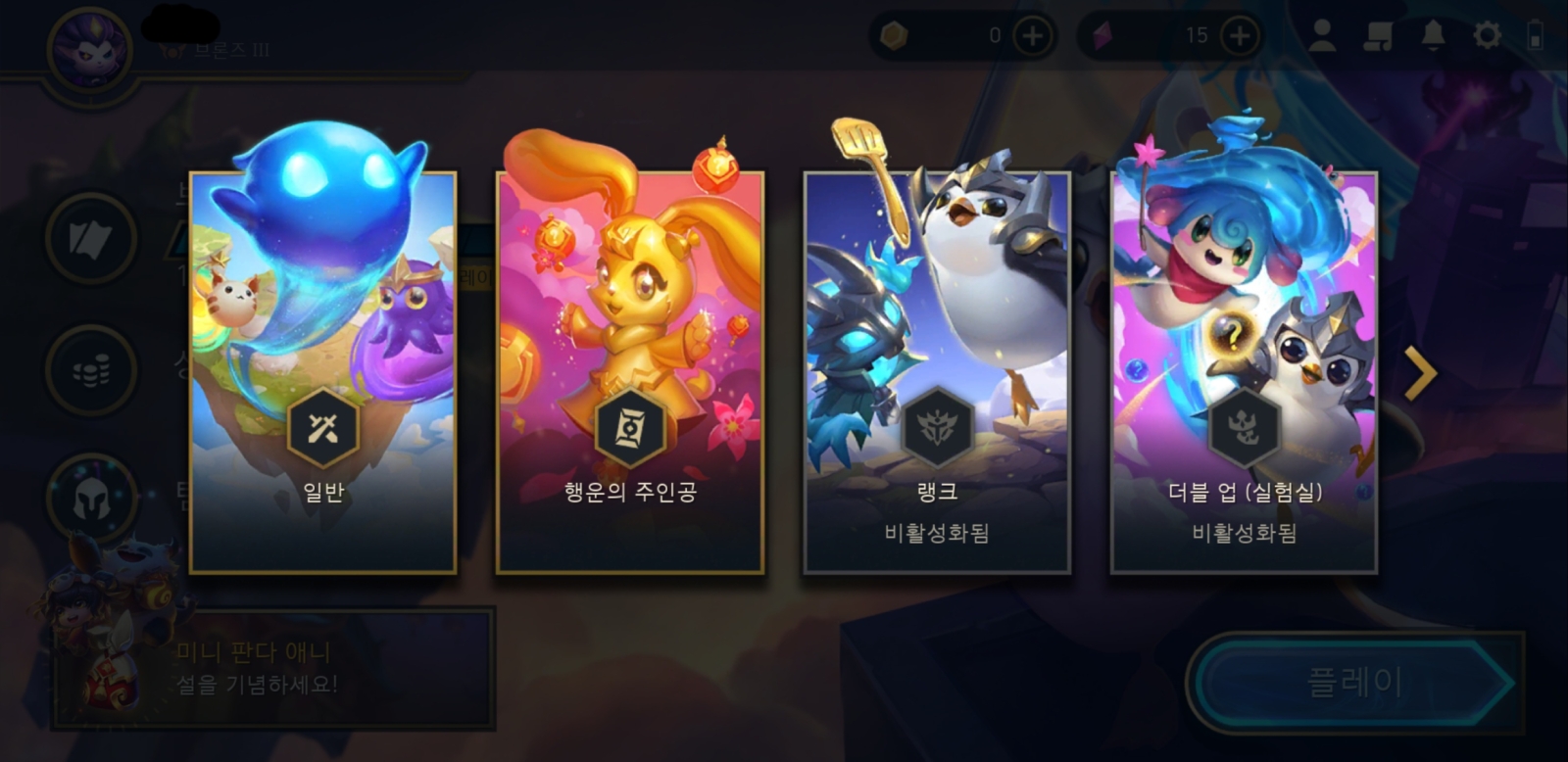Open the settings gear icon
The image size is (1568, 762).
coord(1487,36)
